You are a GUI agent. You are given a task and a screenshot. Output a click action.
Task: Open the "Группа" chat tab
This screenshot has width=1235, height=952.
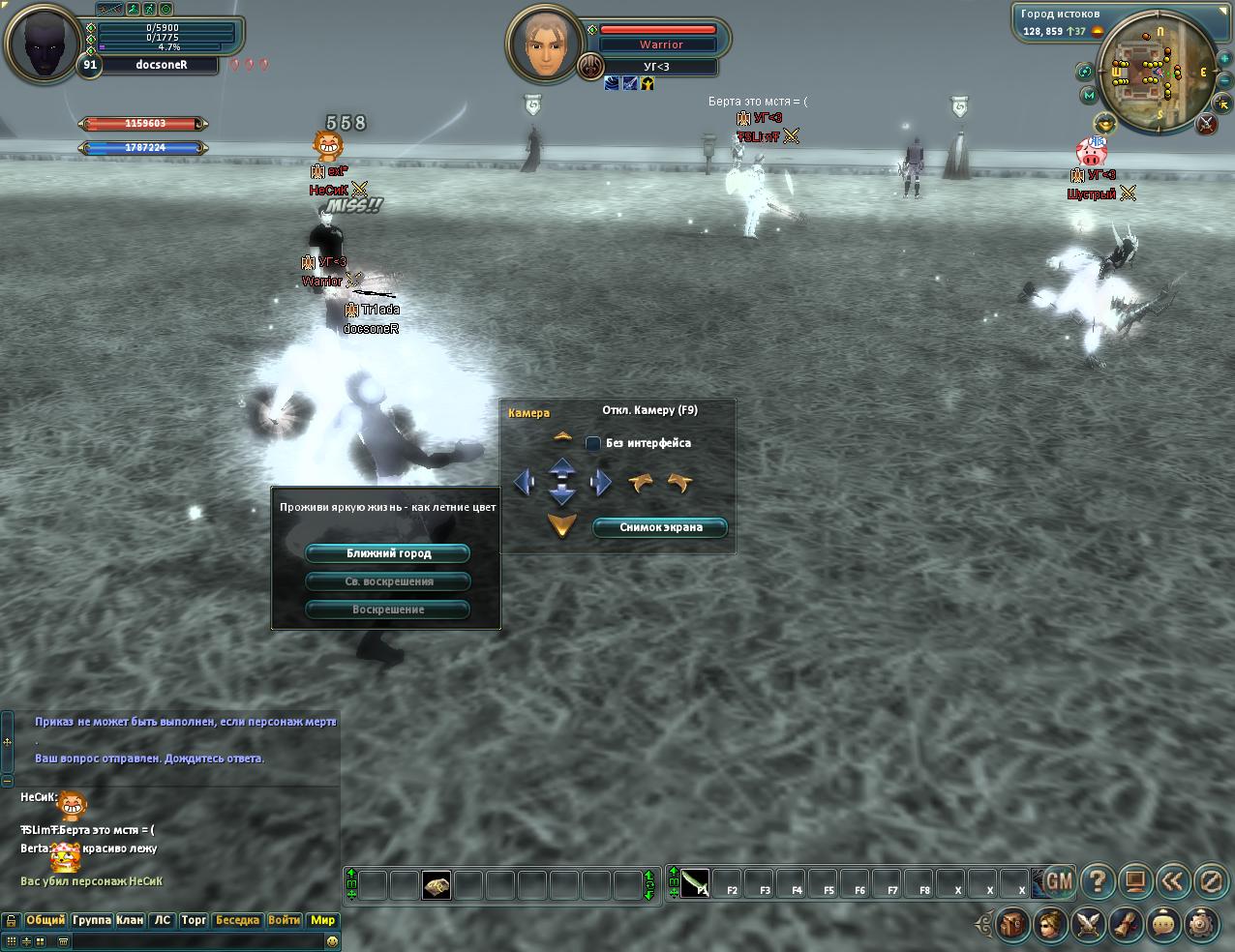[x=92, y=920]
